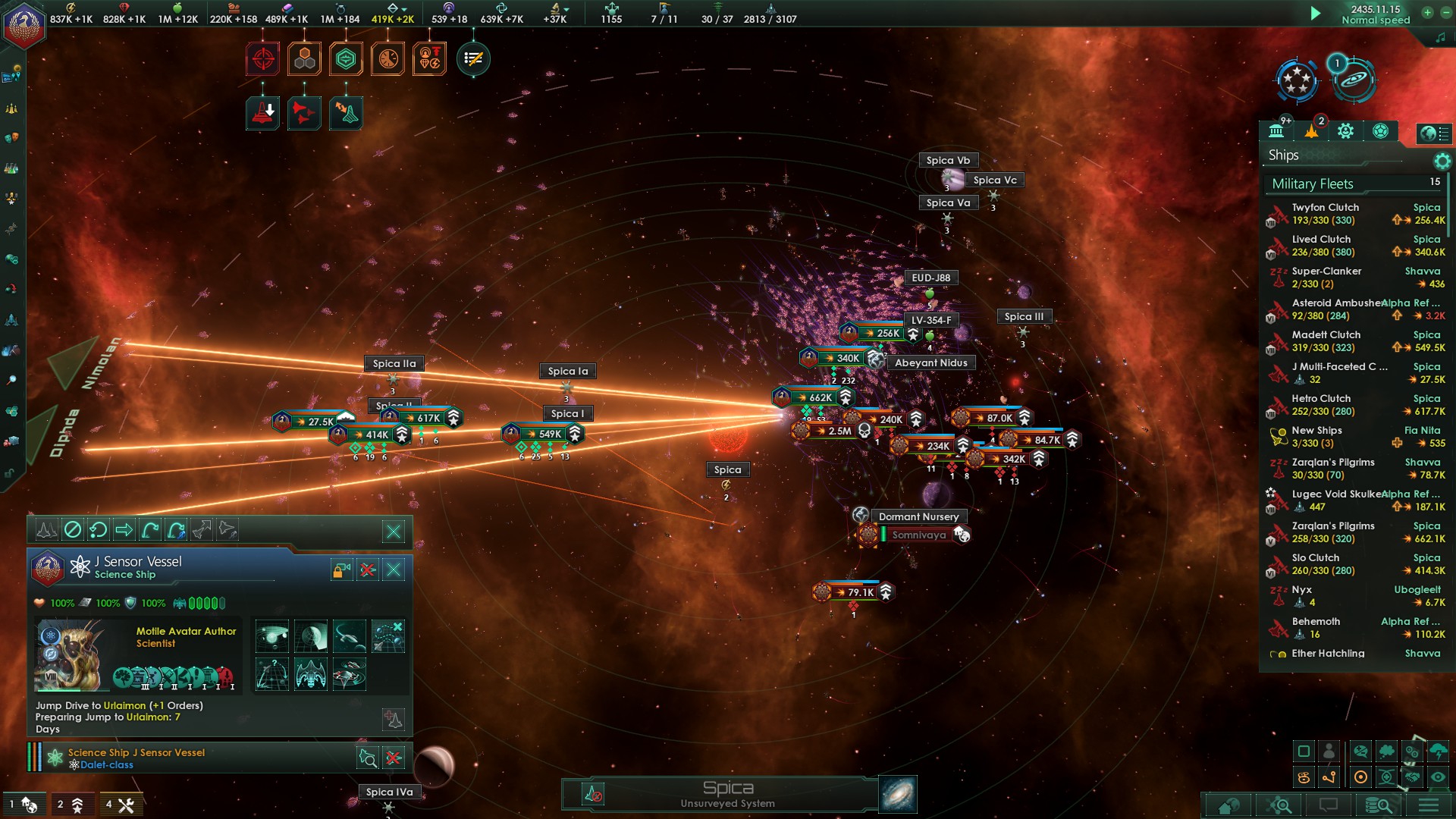Open the situation log checklist icon
The image size is (1456, 819).
pyautogui.click(x=473, y=59)
